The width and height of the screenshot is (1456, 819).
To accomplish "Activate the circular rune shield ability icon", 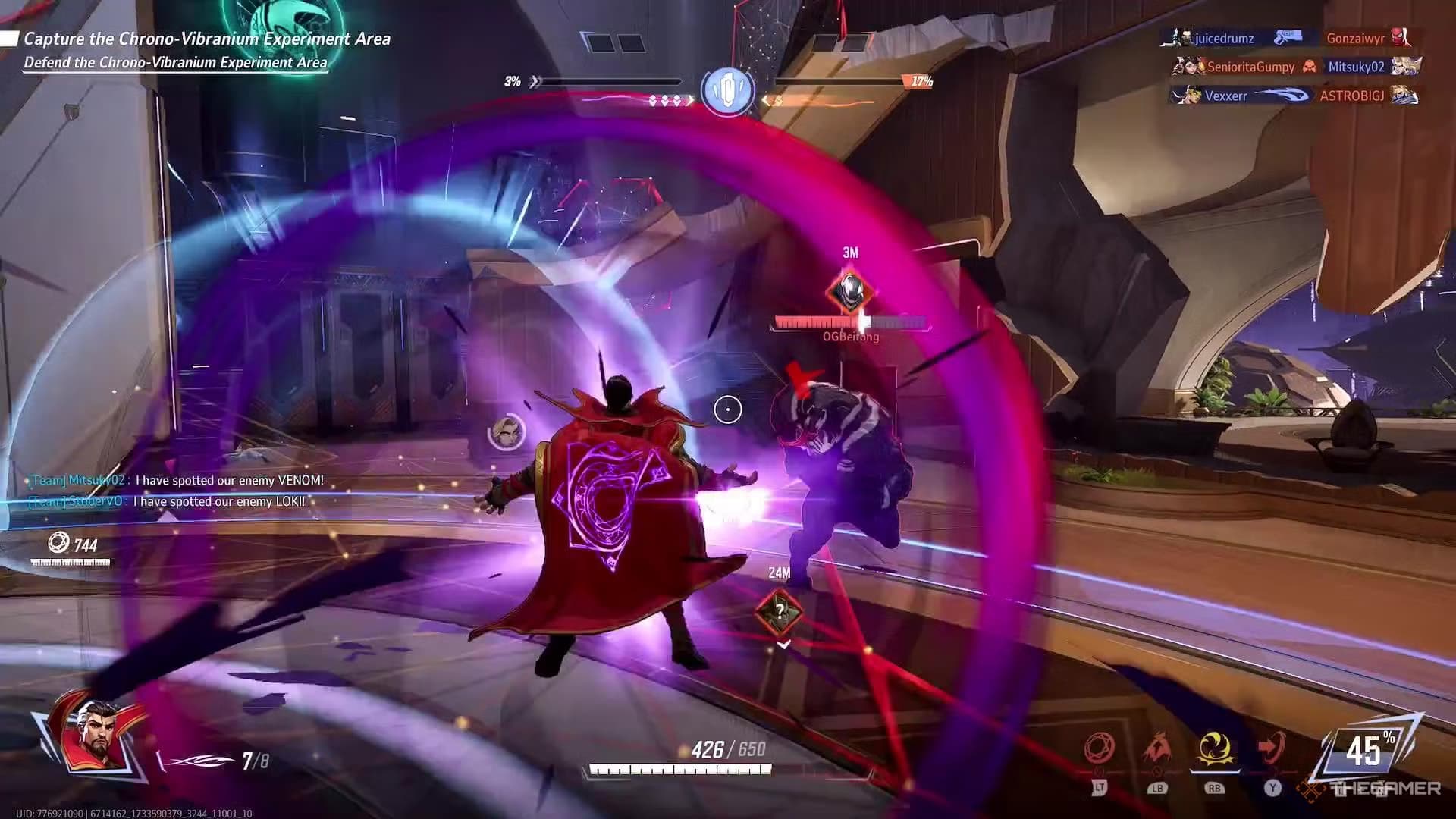I will [x=1099, y=749].
